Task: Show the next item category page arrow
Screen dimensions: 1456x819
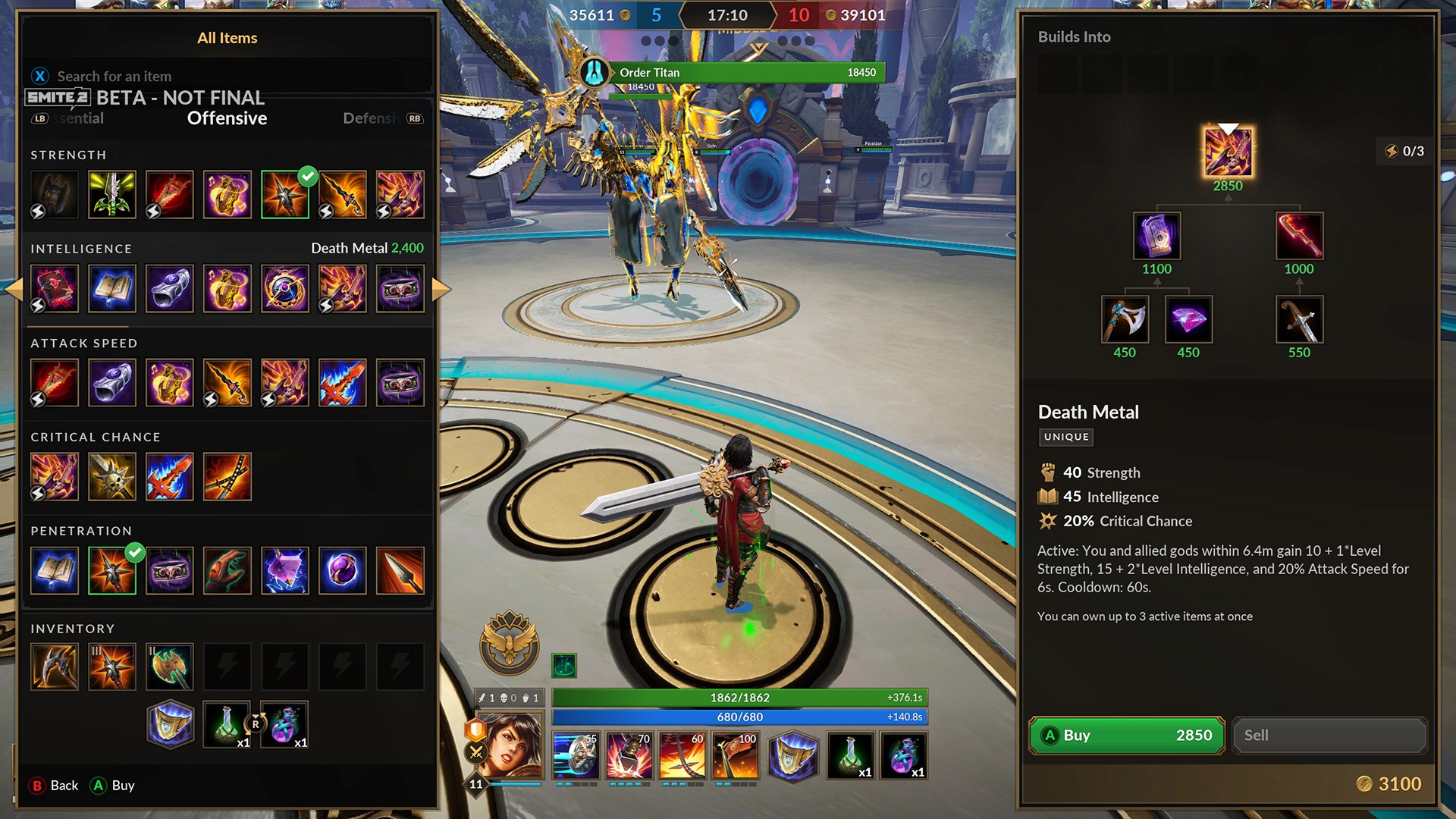Action: (441, 289)
